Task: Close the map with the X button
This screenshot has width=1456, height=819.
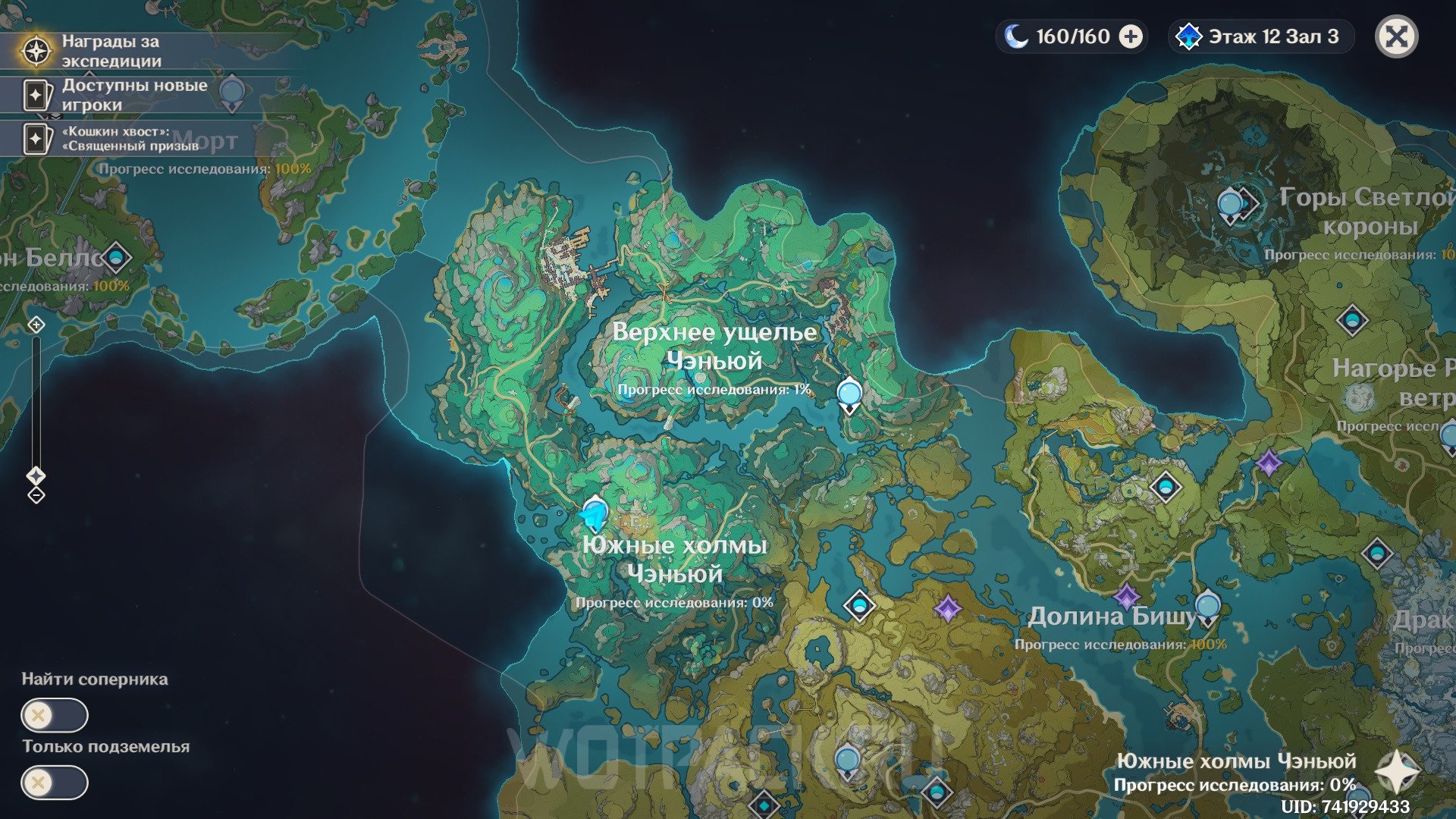Action: coord(1396,36)
